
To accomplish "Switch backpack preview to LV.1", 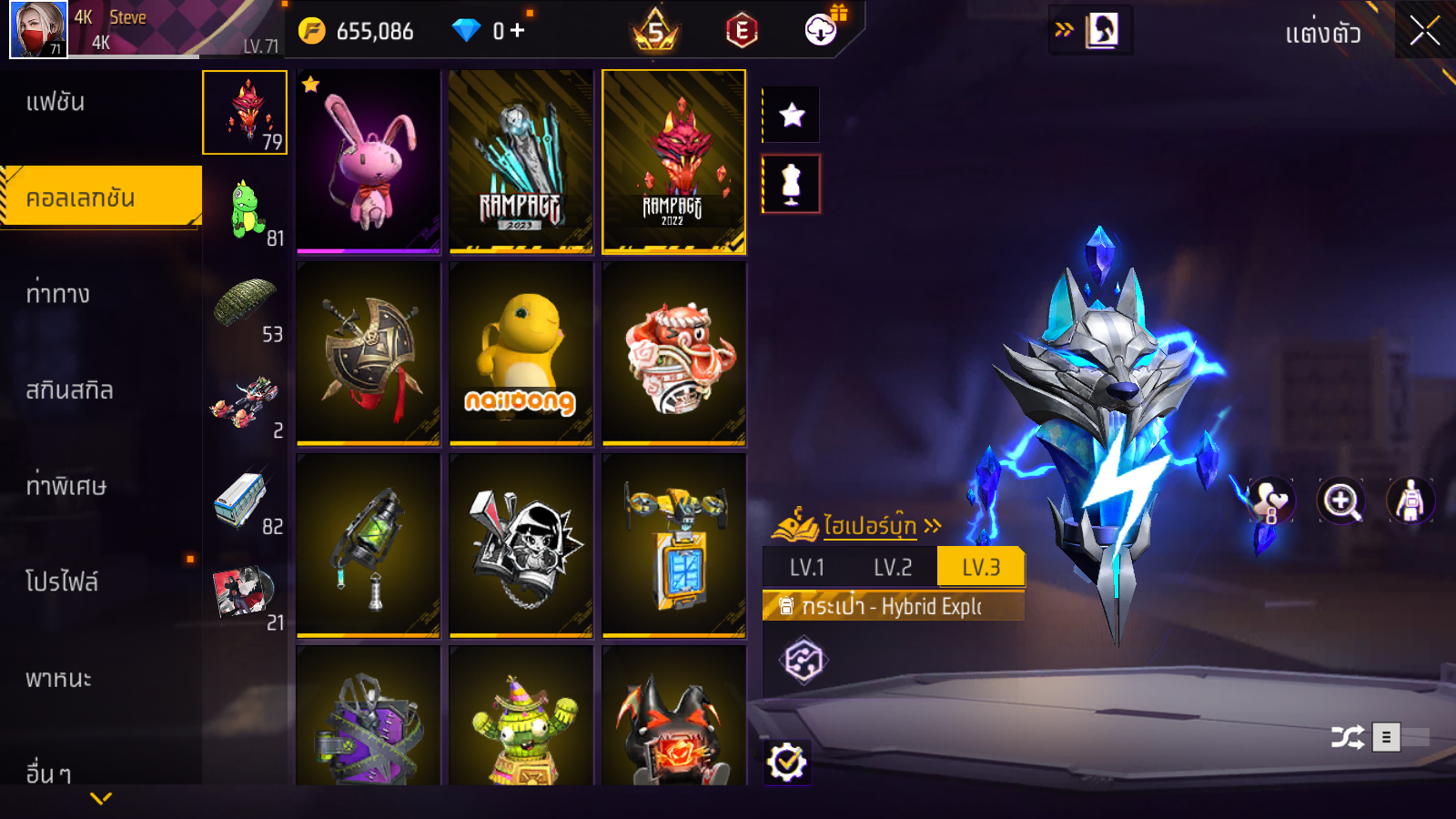I will click(806, 568).
